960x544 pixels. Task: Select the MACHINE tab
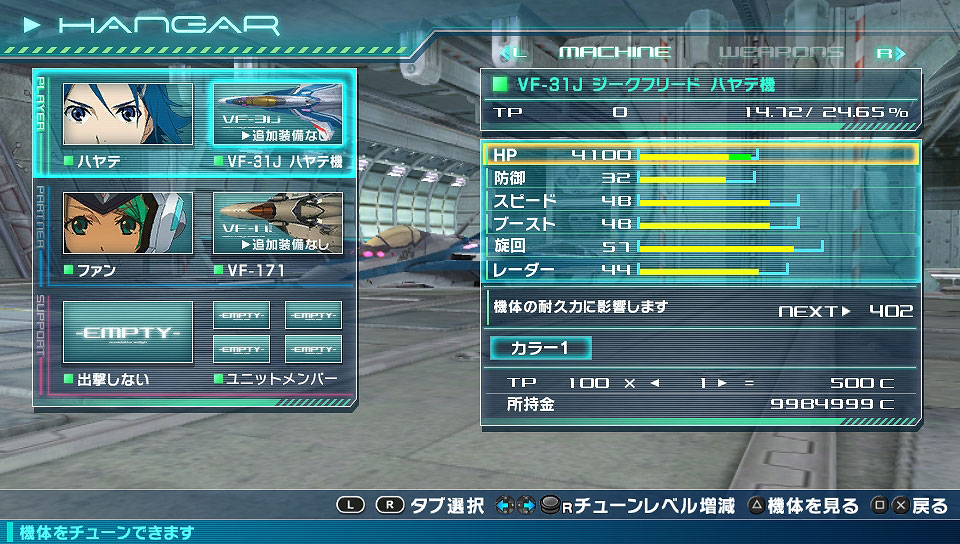pyautogui.click(x=614, y=52)
